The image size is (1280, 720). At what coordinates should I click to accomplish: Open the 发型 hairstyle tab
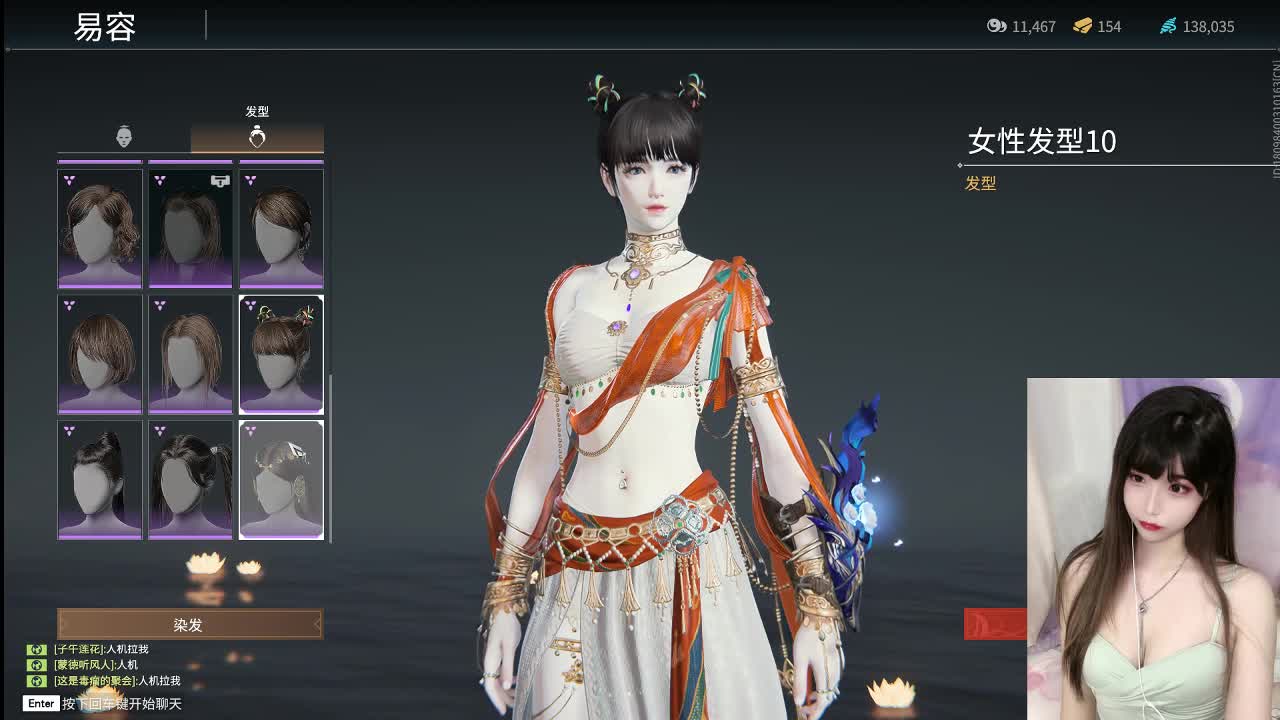[x=257, y=137]
